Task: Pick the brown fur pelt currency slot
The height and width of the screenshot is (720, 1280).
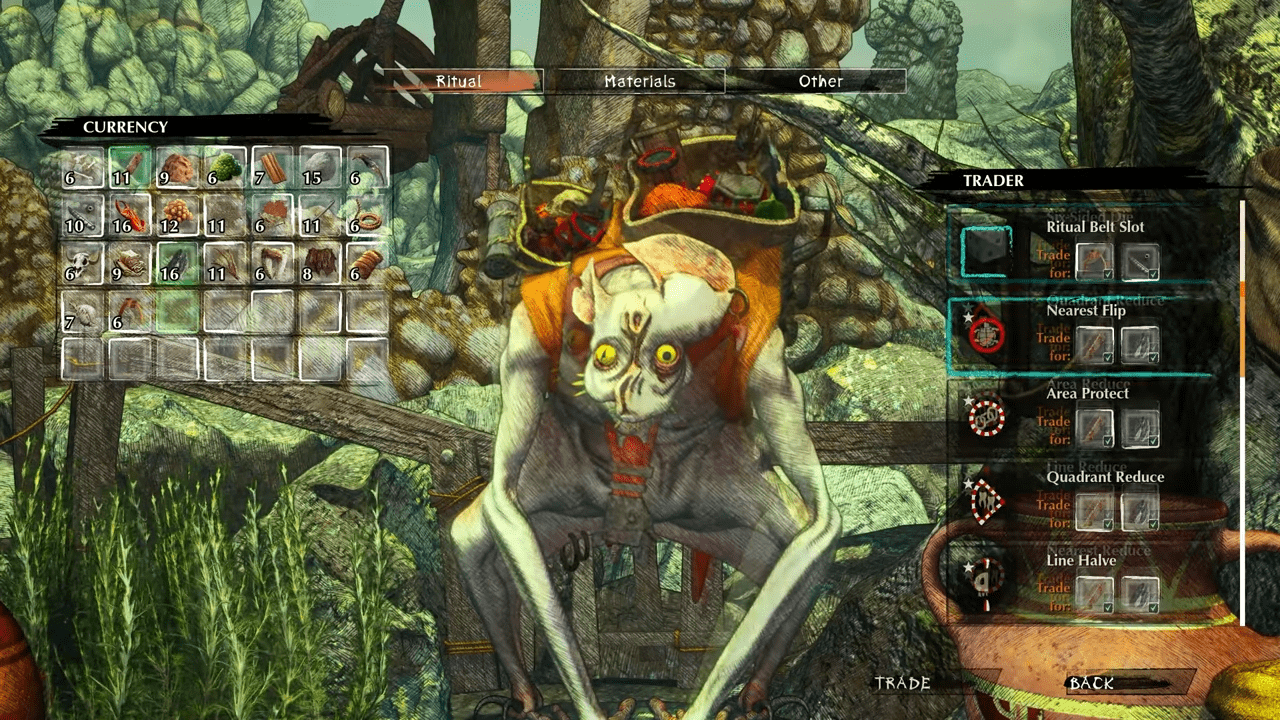Action: [x=321, y=263]
